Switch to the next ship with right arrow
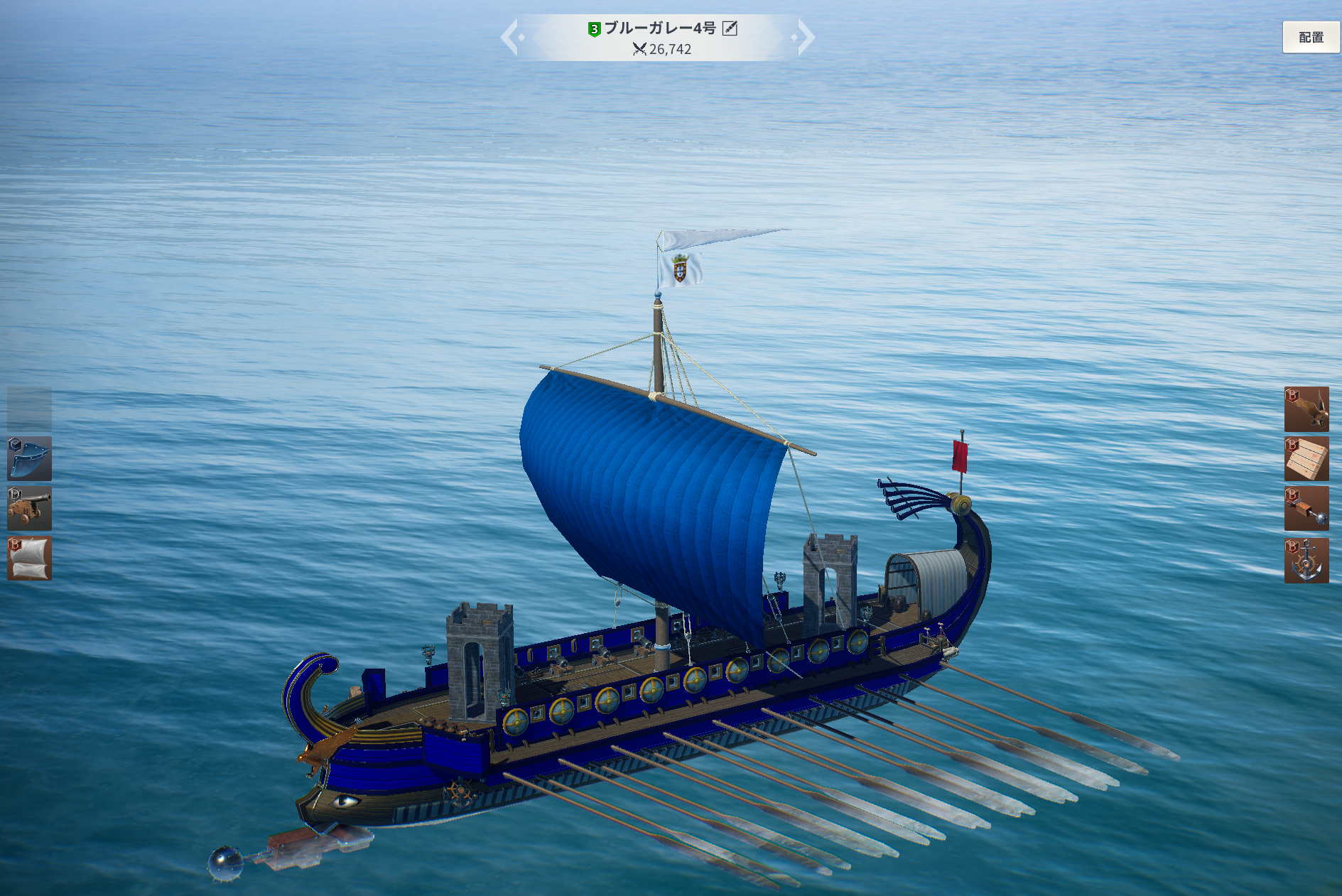Screen dimensions: 1342x896 (x=805, y=38)
